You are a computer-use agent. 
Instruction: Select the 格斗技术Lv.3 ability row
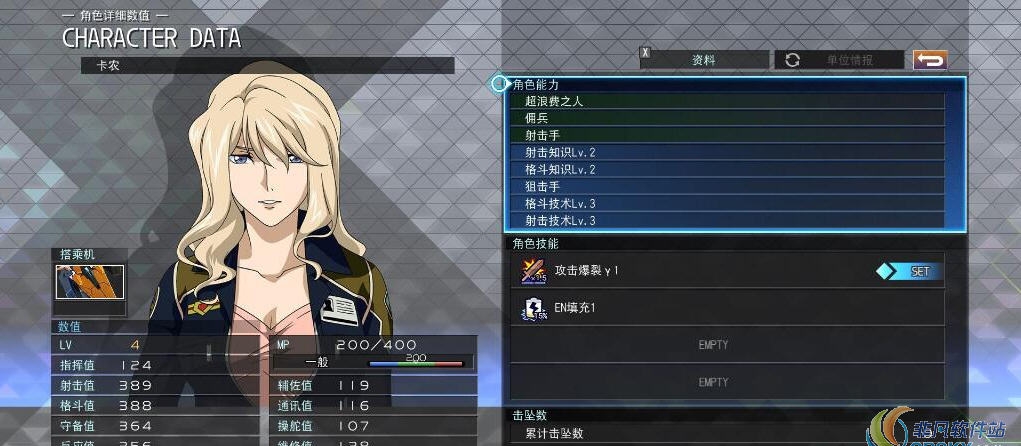[x=728, y=203]
